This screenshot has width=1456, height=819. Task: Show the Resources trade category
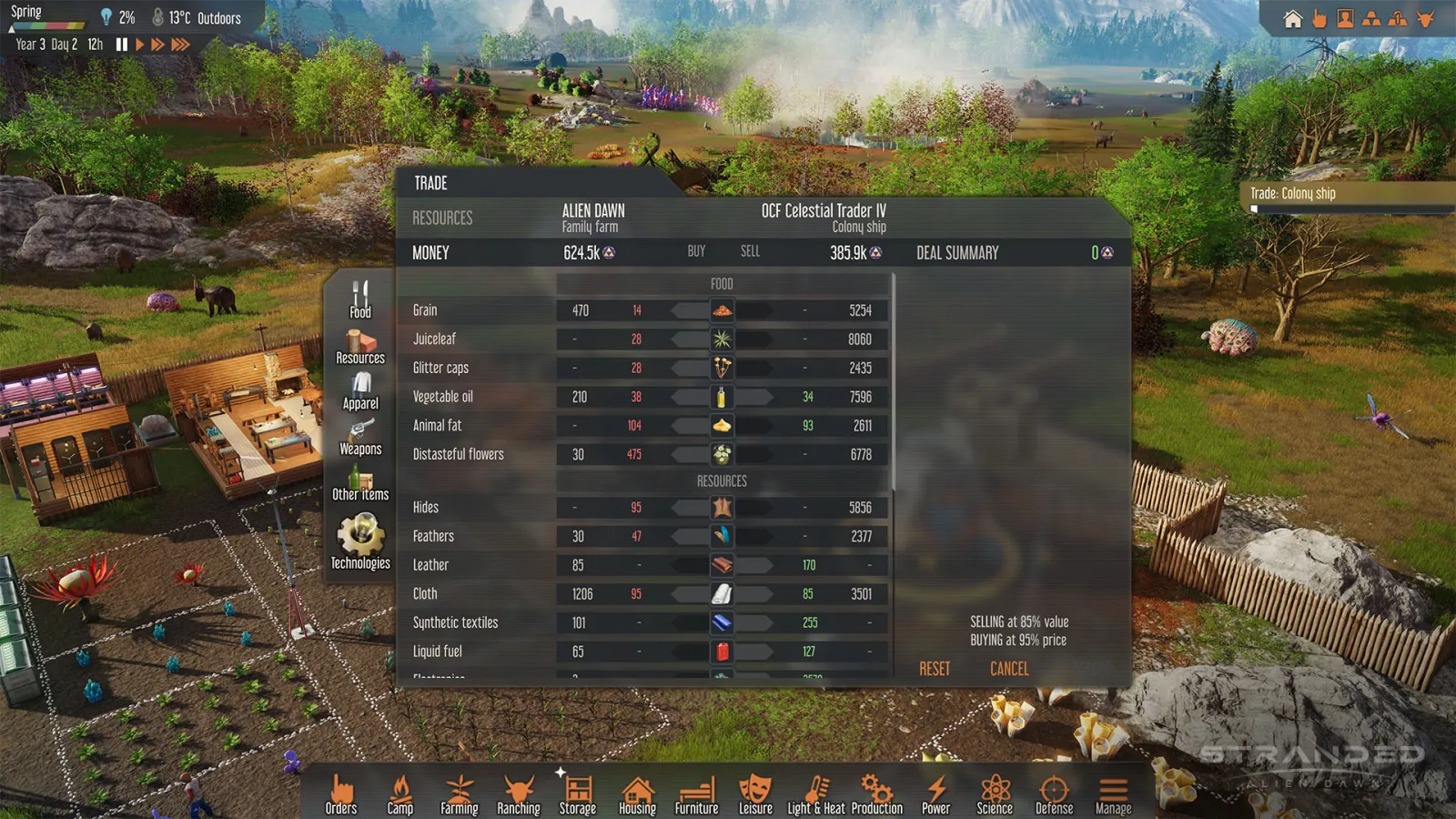[360, 347]
